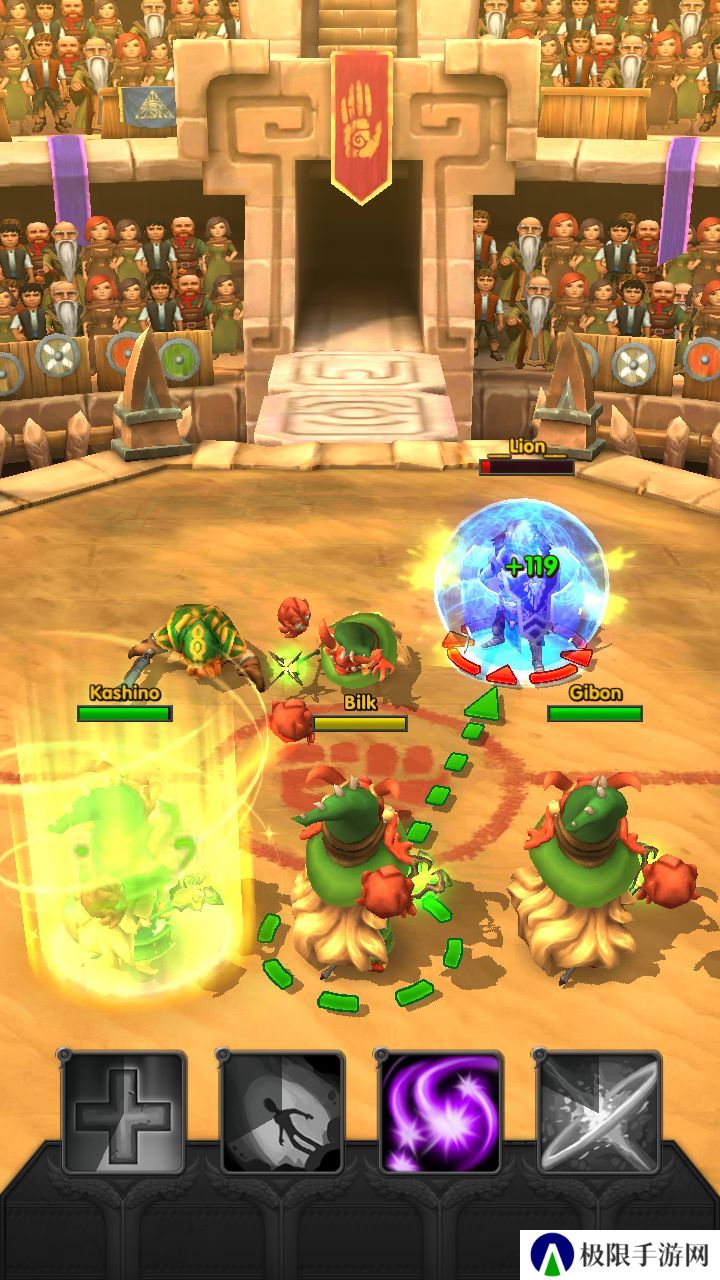Cast the purple swirling stars spell
This screenshot has height=1280, width=720.
pos(440,1112)
